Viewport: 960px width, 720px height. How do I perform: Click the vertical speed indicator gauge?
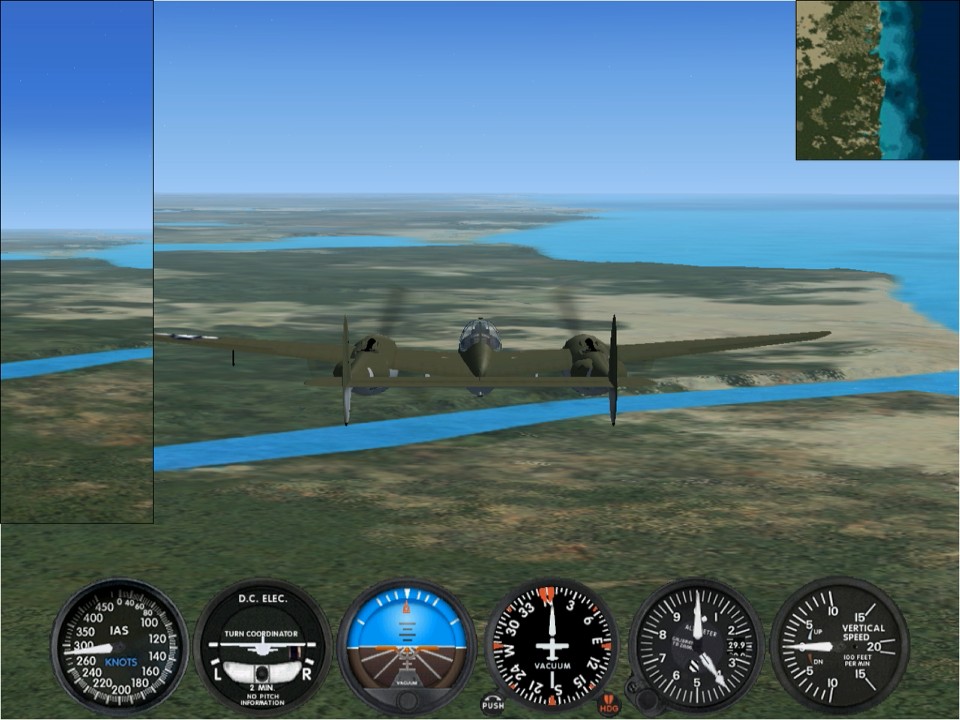840,646
